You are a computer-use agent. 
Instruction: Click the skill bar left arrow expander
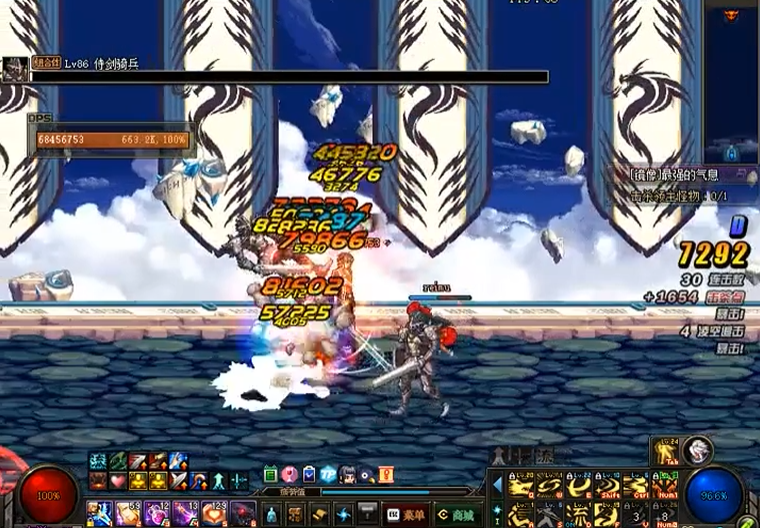(x=497, y=485)
